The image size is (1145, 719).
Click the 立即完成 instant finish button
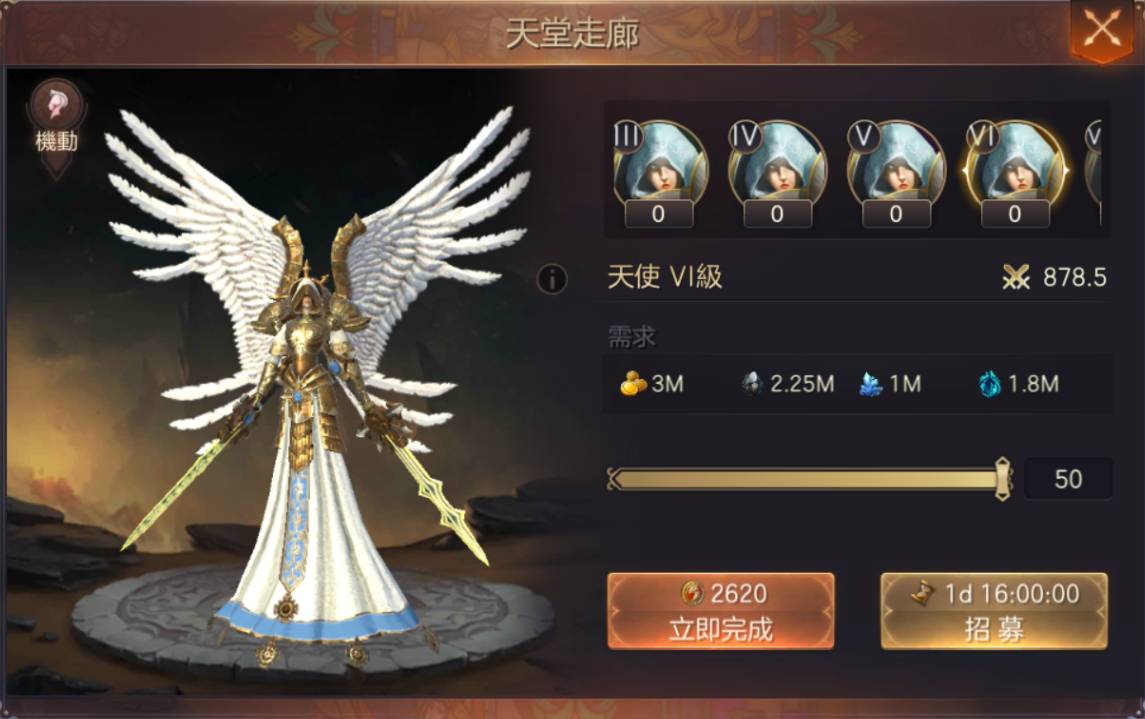[720, 611]
